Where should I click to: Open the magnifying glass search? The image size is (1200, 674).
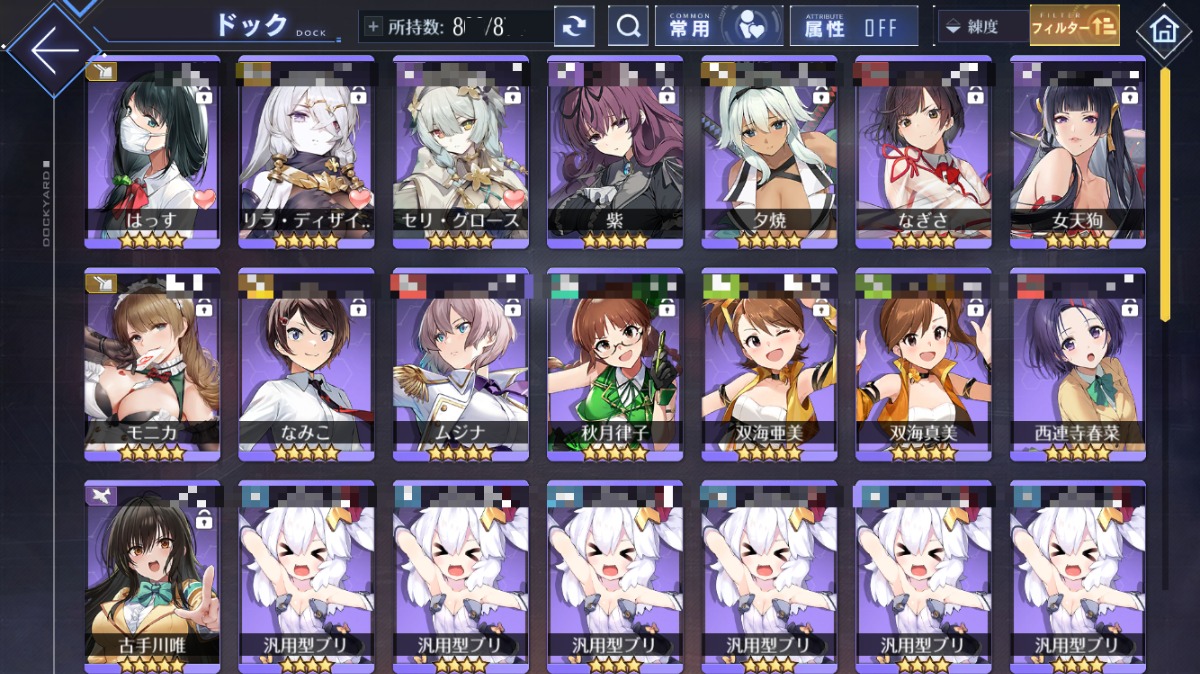click(x=628, y=27)
